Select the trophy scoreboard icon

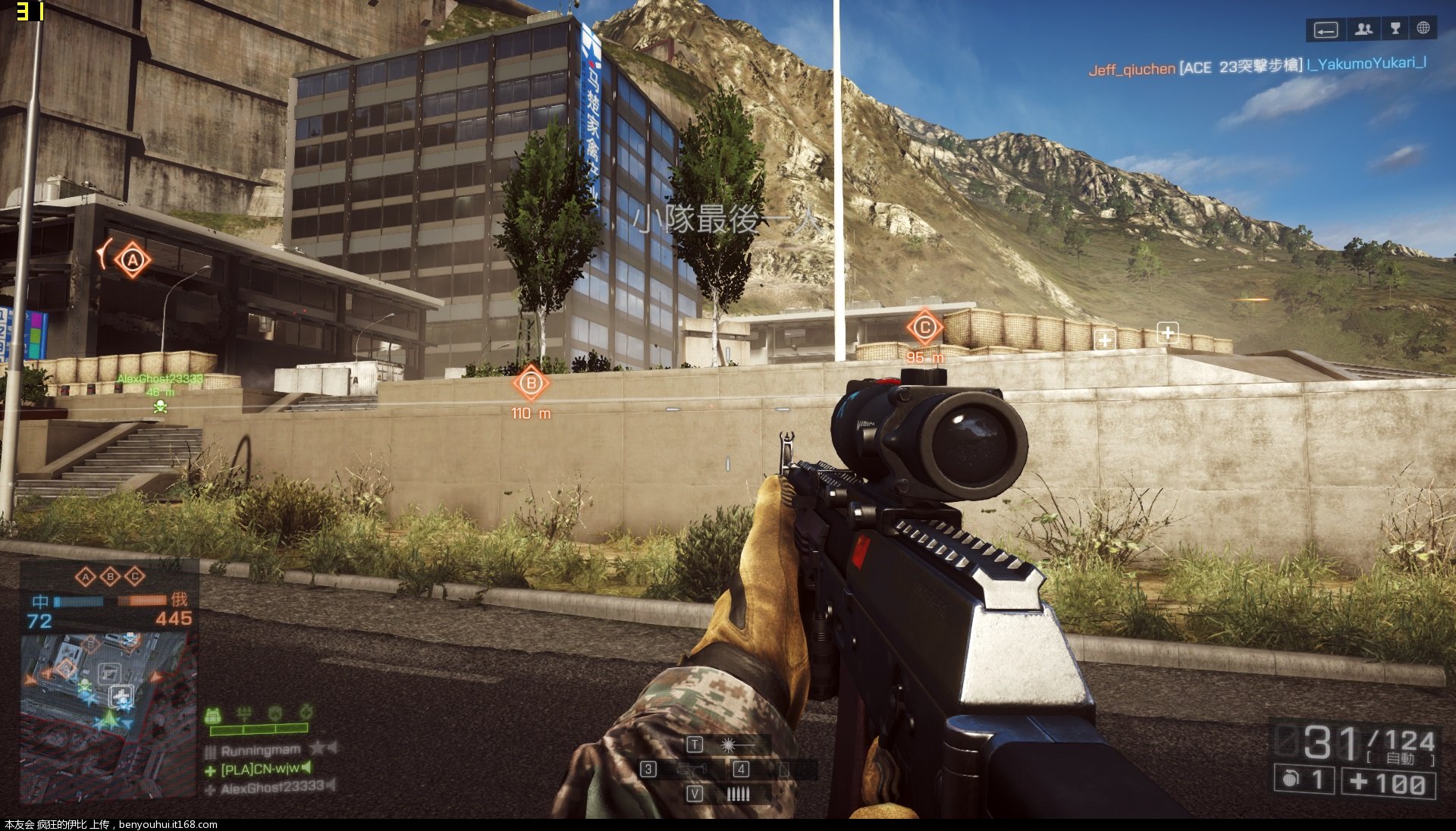pos(1395,30)
